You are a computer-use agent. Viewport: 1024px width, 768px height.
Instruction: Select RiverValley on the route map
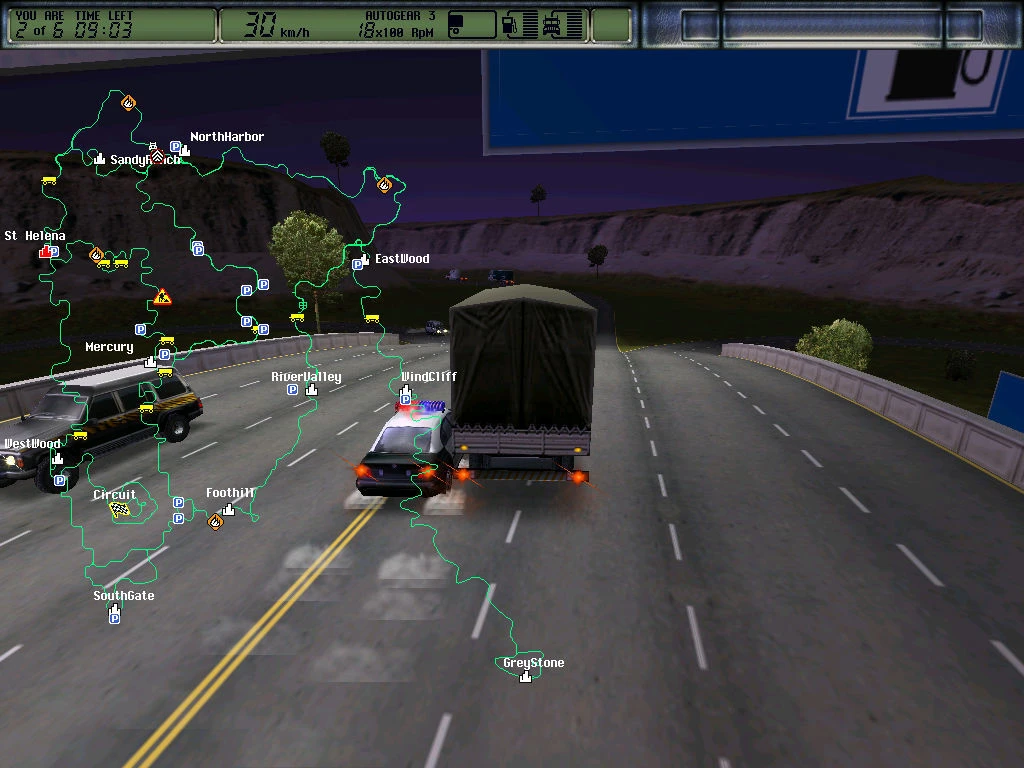(311, 389)
